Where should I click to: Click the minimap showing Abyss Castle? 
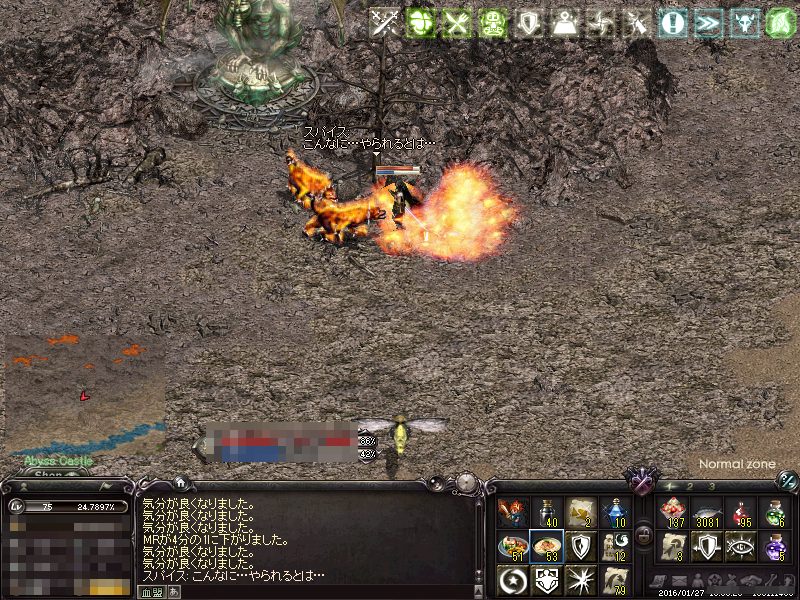point(84,393)
